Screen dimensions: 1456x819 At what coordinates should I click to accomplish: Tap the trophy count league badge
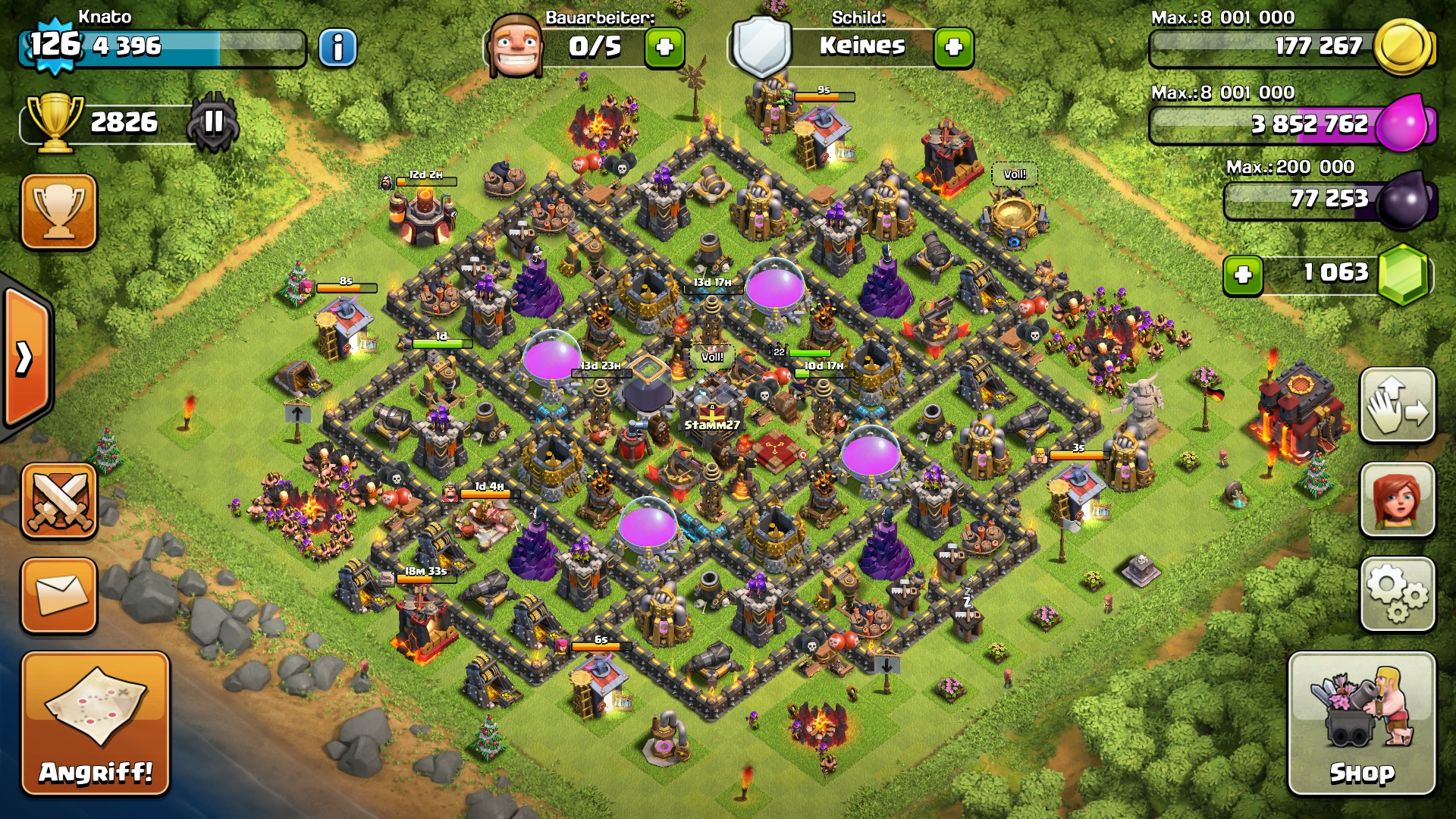point(215,121)
